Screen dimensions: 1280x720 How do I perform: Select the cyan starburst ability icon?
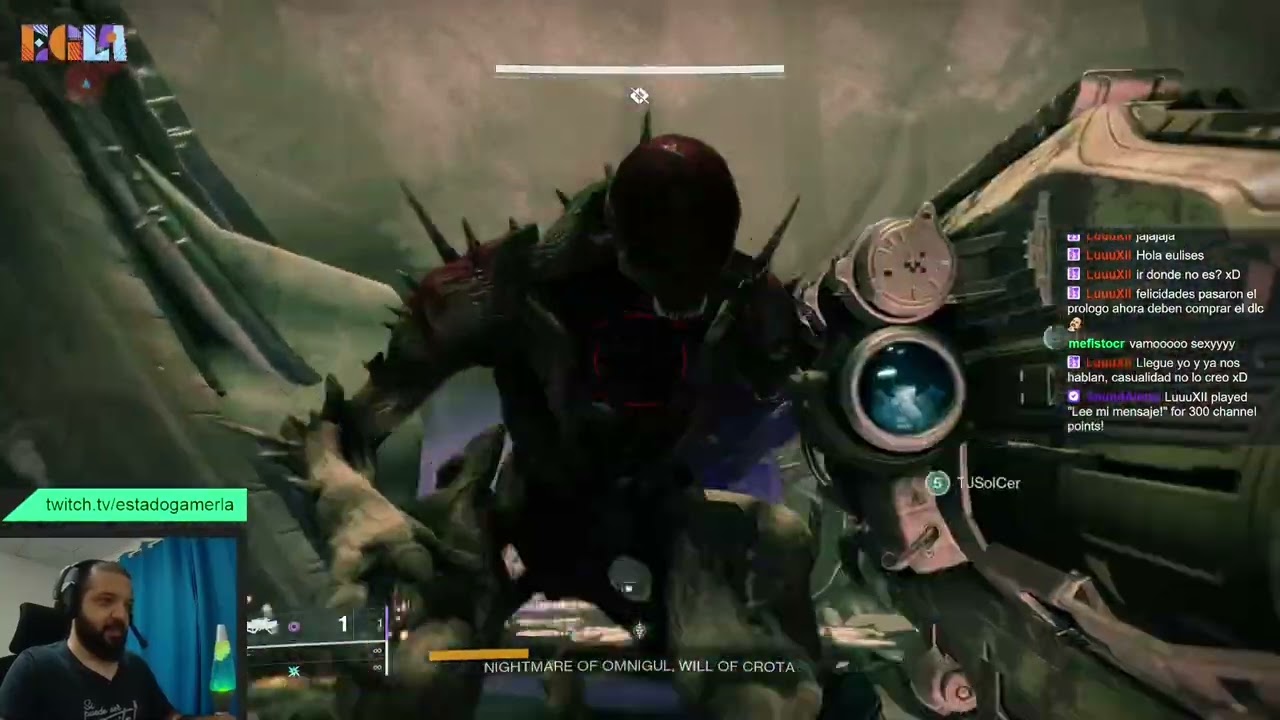click(294, 671)
